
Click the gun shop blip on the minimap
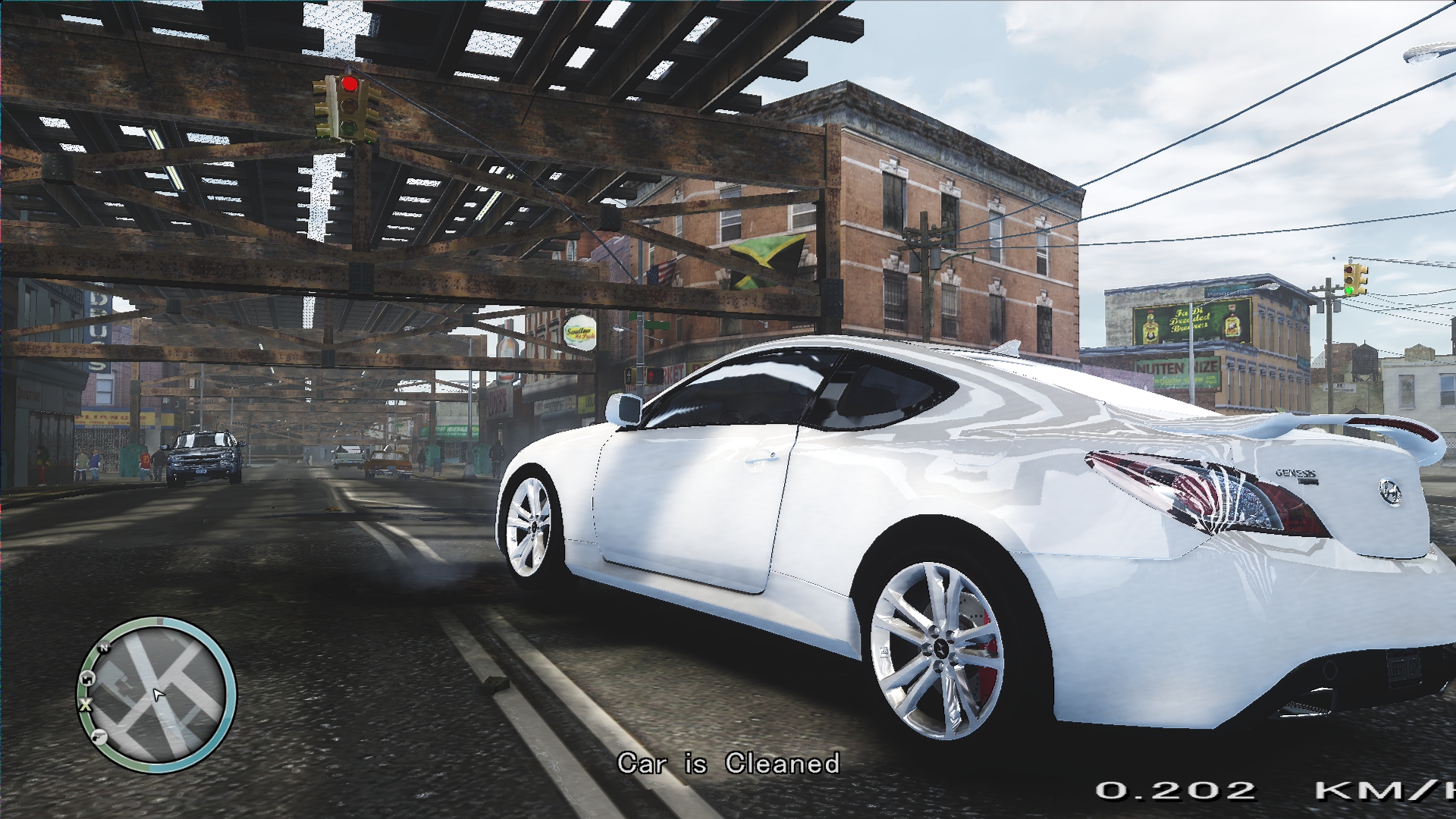coord(99,736)
